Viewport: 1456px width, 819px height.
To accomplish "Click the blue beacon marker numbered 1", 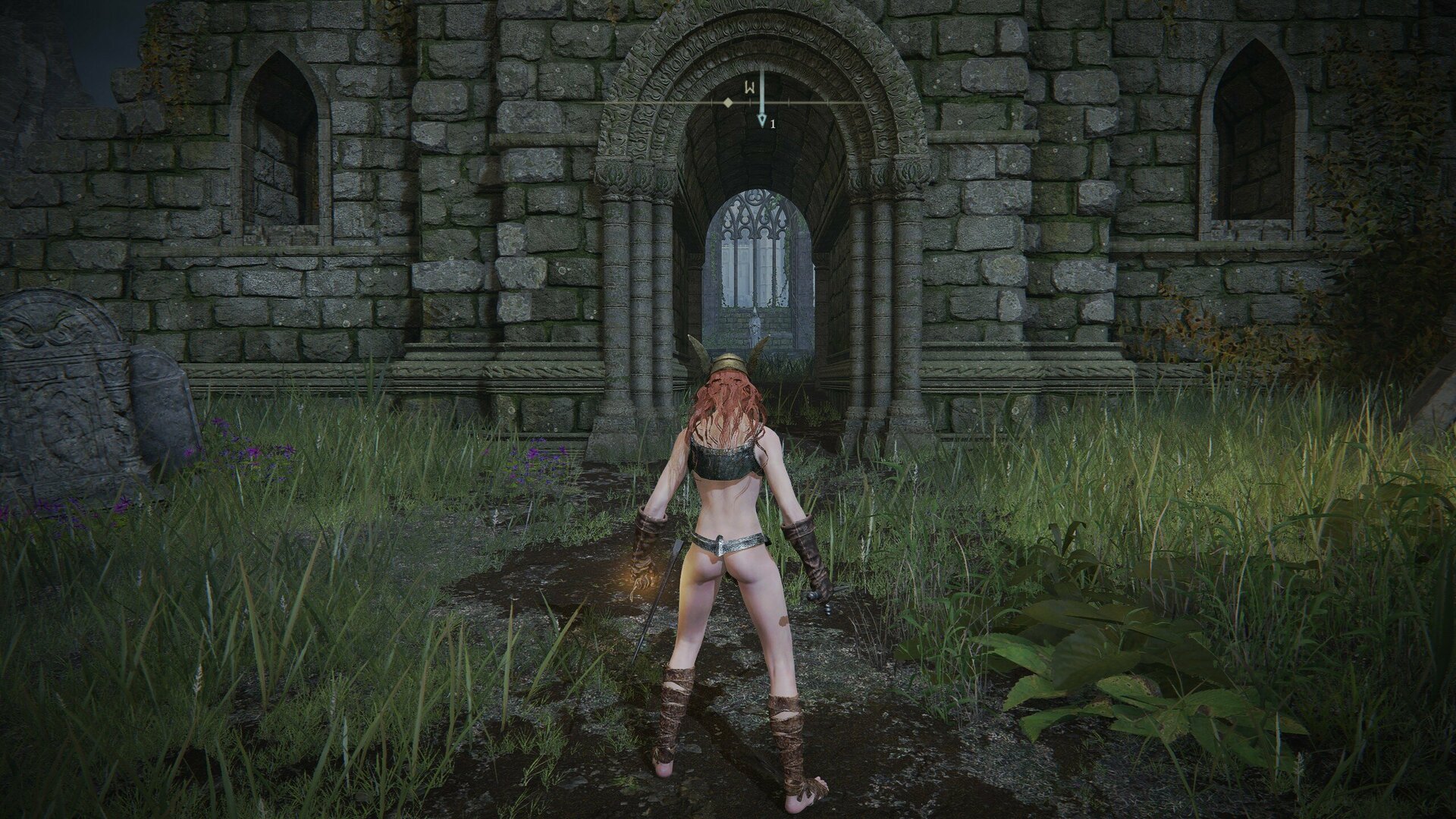I will [x=762, y=121].
